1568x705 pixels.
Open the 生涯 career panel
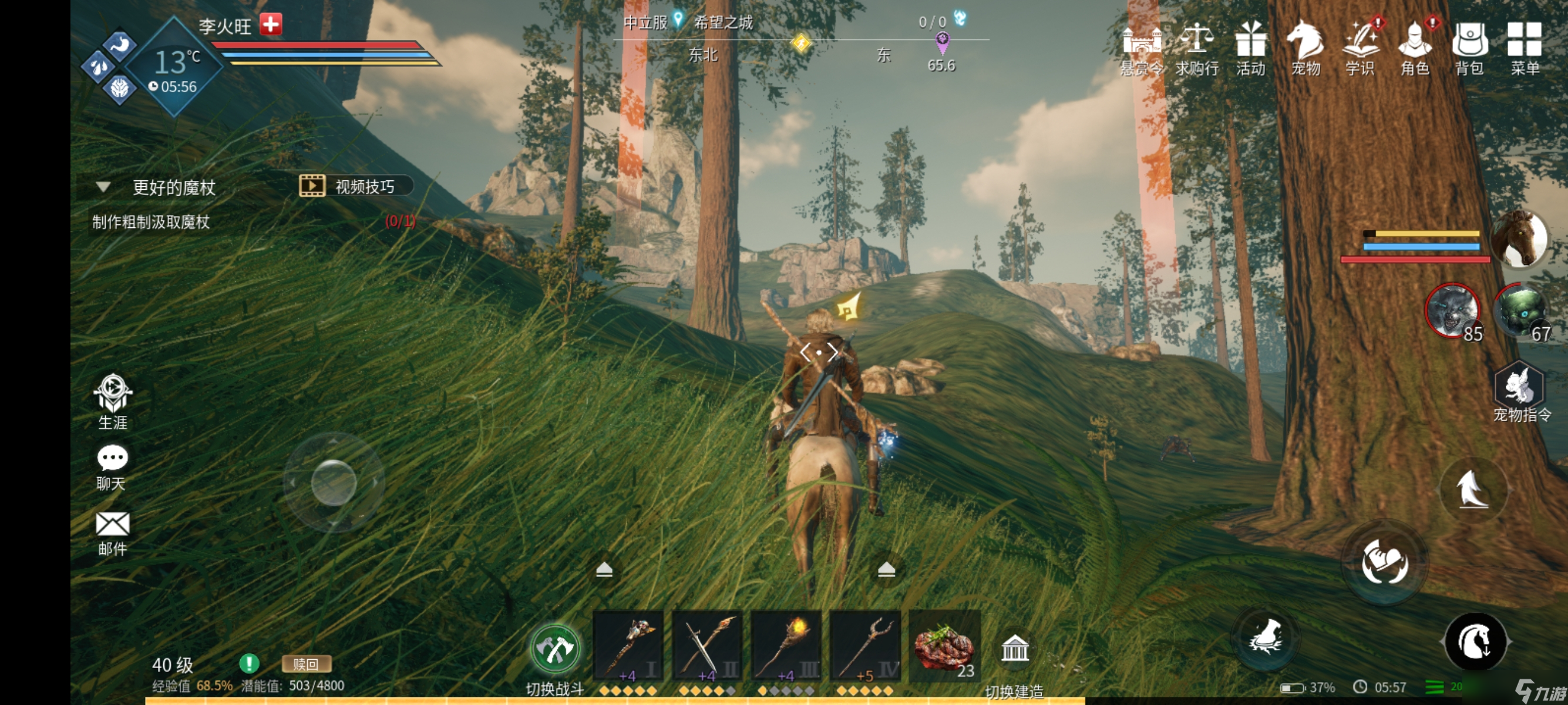pyautogui.click(x=113, y=402)
